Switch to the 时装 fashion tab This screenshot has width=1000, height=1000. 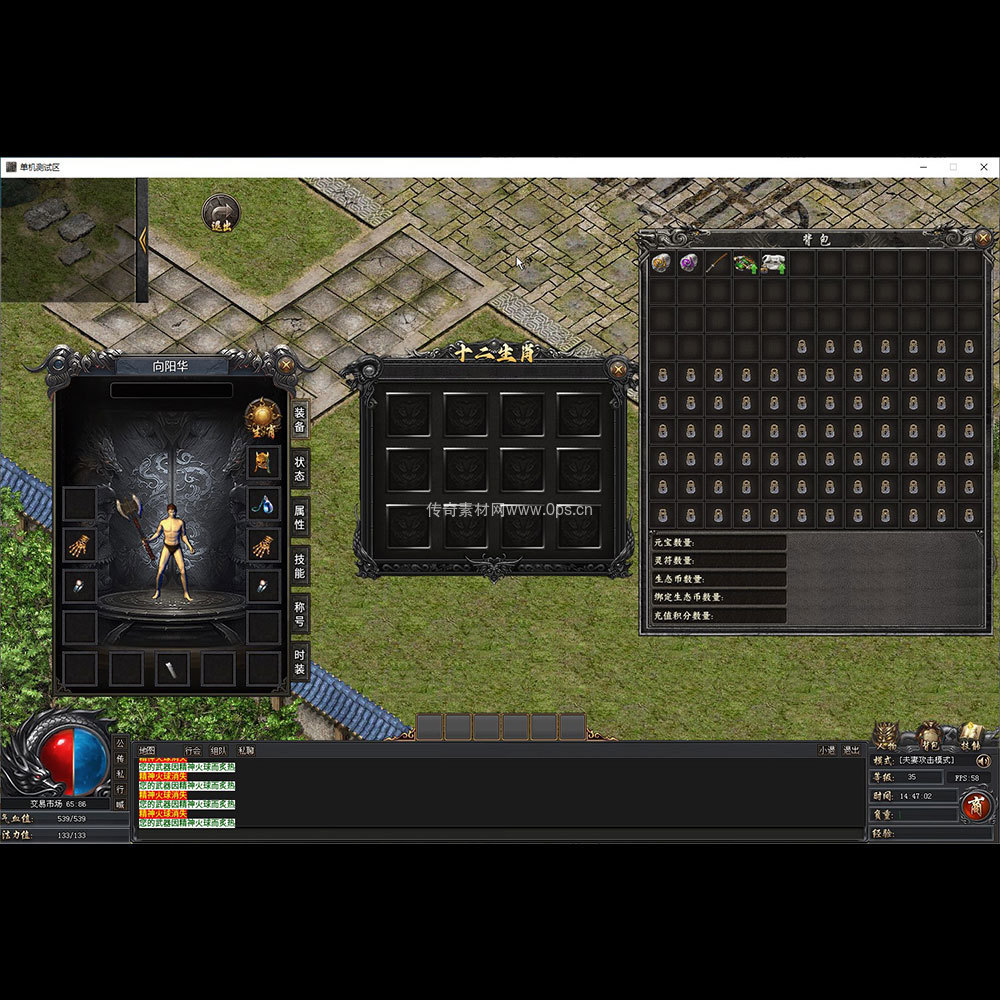(299, 662)
